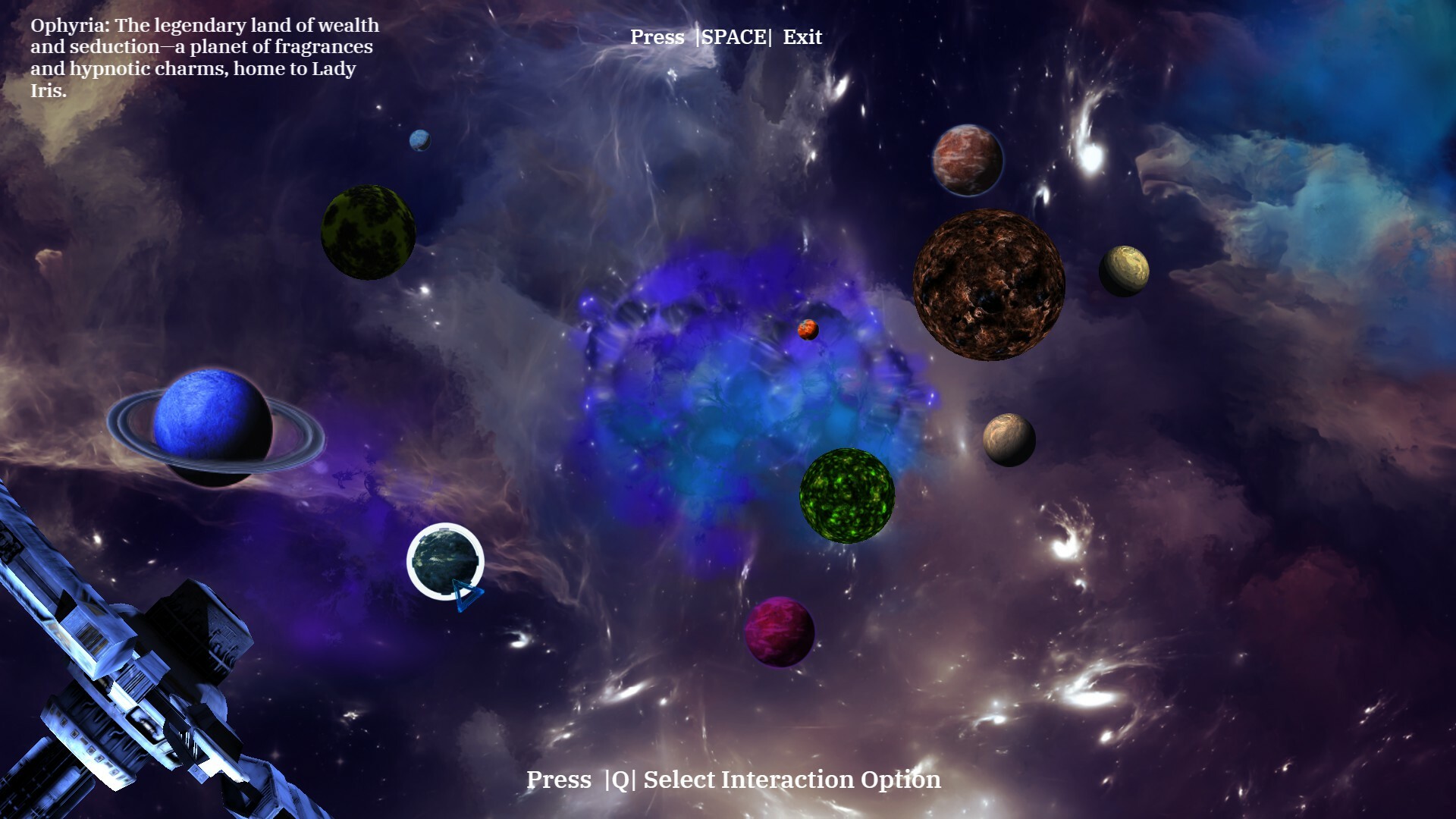Image resolution: width=1456 pixels, height=819 pixels.
Task: Choose the dark olive-green planet
Action: pyautogui.click(x=369, y=232)
